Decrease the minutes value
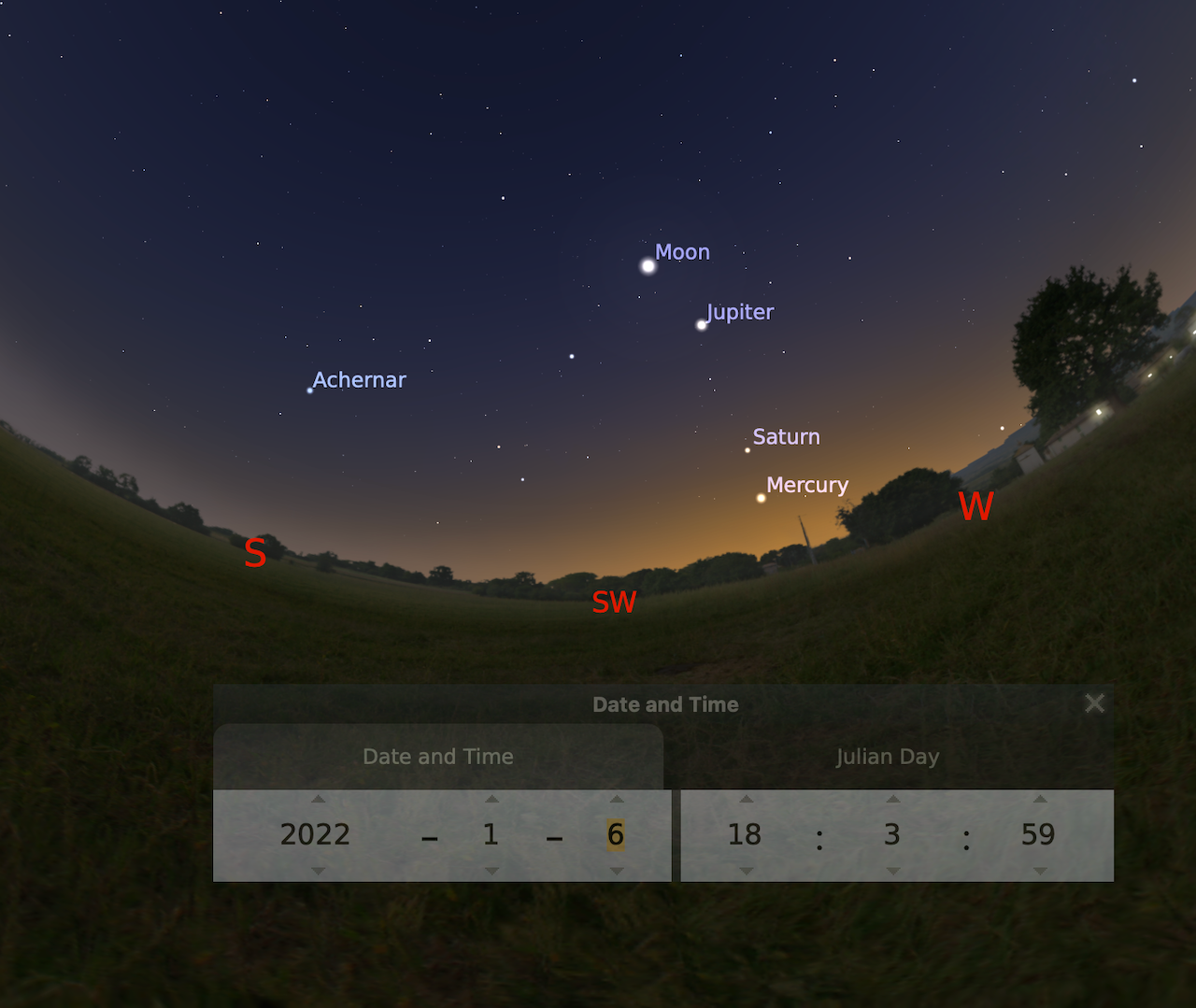 pos(892,871)
